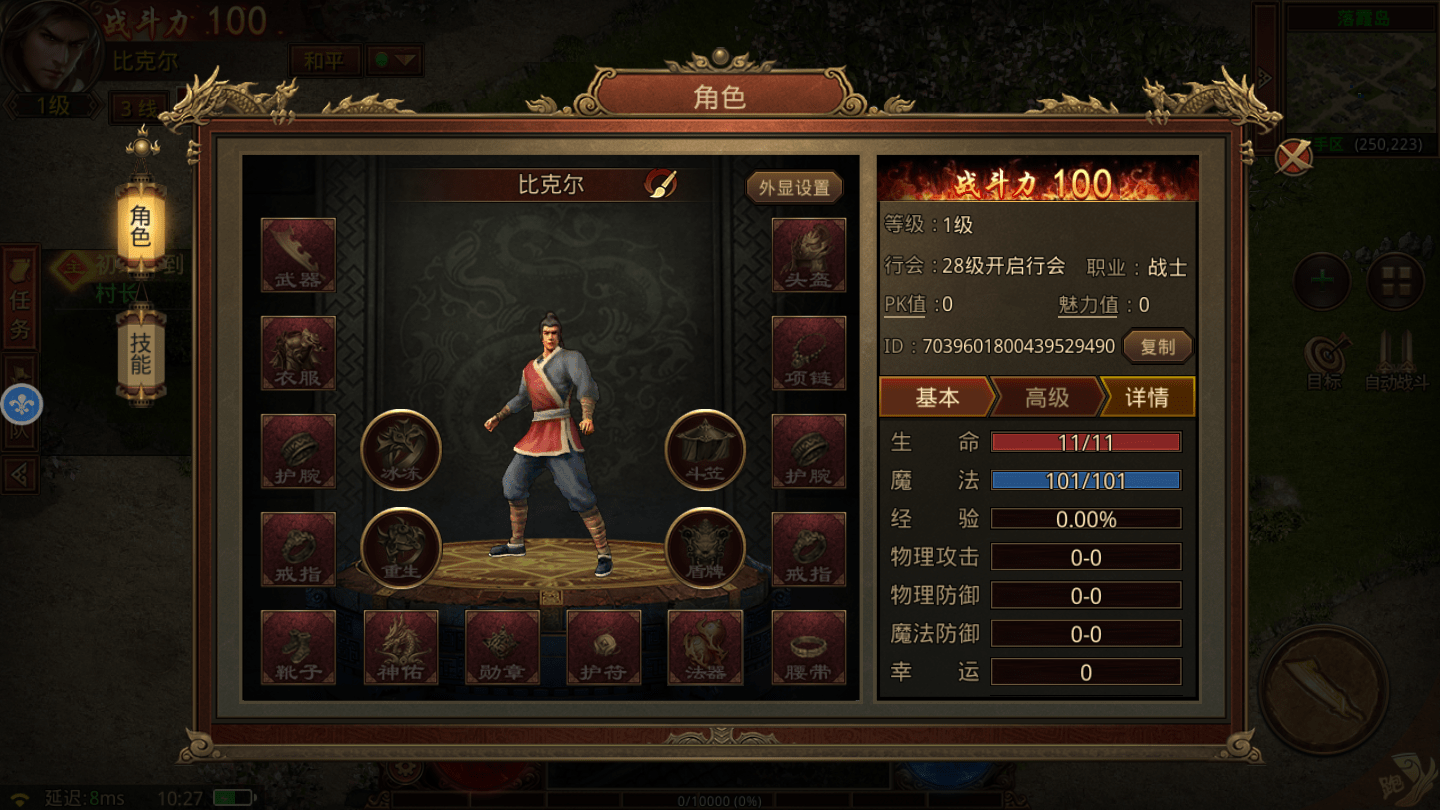This screenshot has height=810, width=1440.
Task: Tap the 斗笠 hat round slot
Action: (705, 450)
